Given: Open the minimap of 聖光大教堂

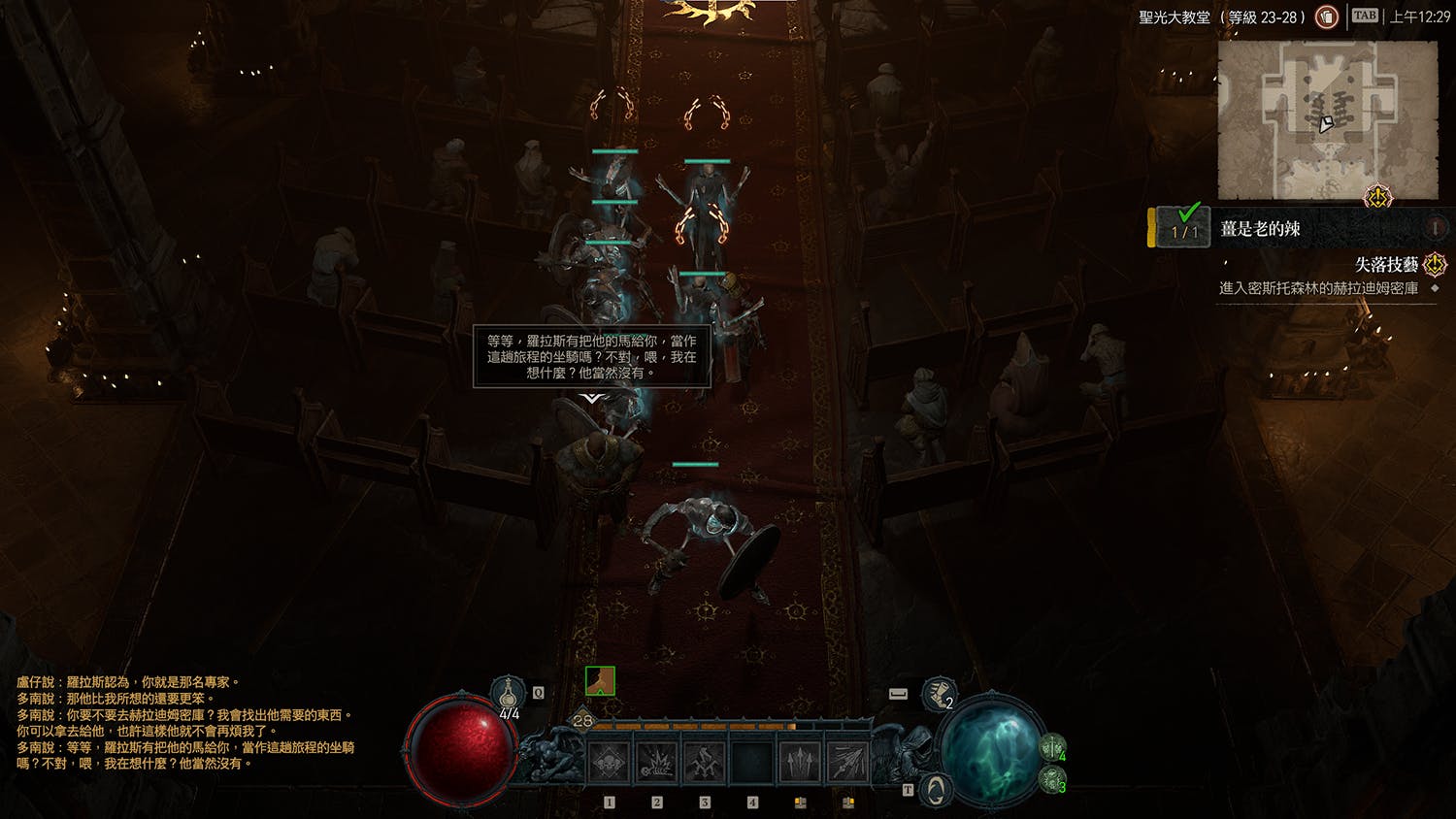Looking at the screenshot, I should tap(1327, 120).
